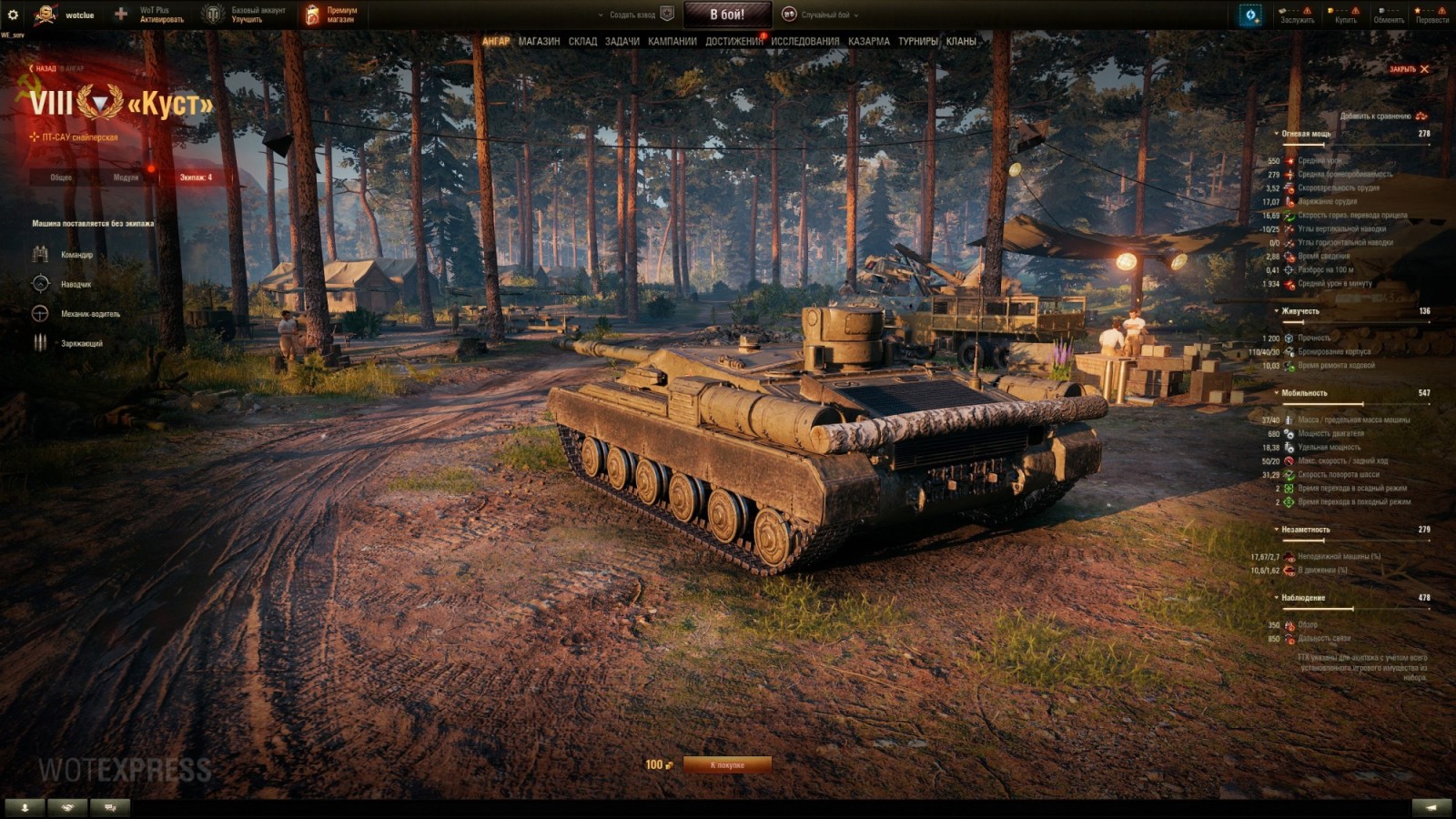Click the Заряжающий (Loader) crew icon
1456x819 pixels.
point(38,341)
